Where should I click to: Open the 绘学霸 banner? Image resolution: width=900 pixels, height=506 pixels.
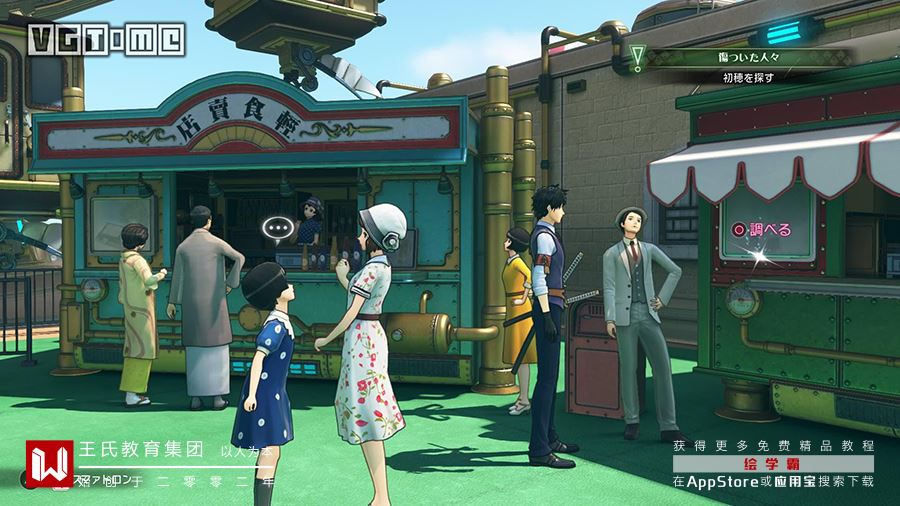pyautogui.click(x=772, y=464)
